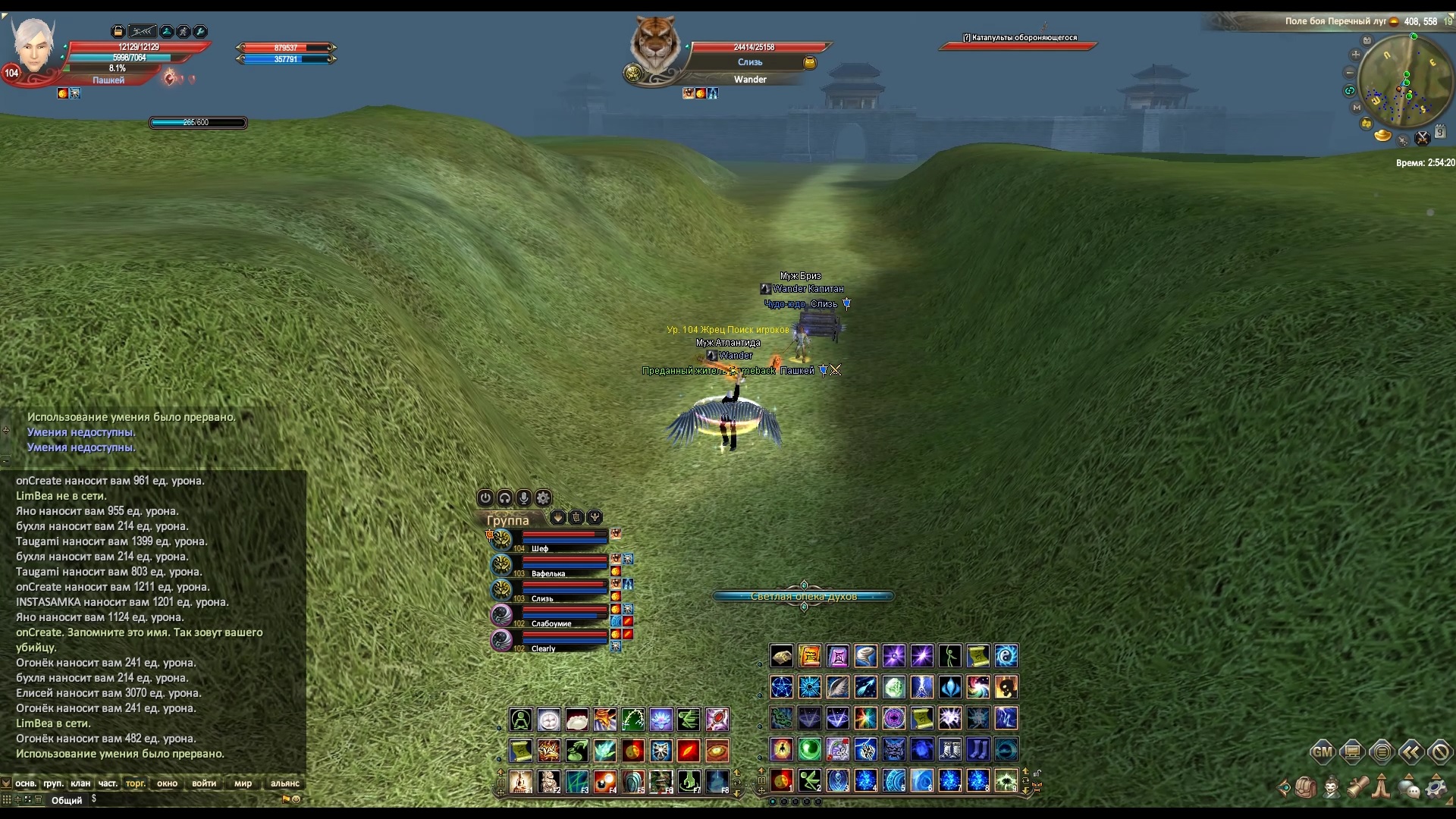Switch to the "мир" chat tab
The width and height of the screenshot is (1456, 819).
coord(243,783)
